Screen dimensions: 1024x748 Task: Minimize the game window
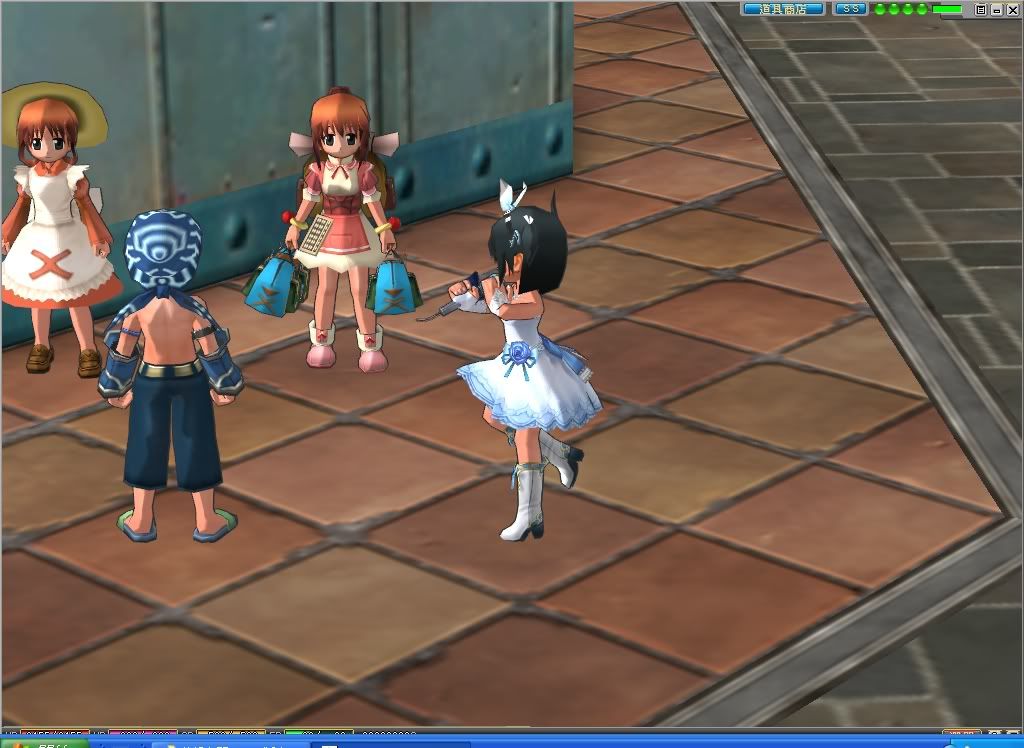pyautogui.click(x=995, y=9)
